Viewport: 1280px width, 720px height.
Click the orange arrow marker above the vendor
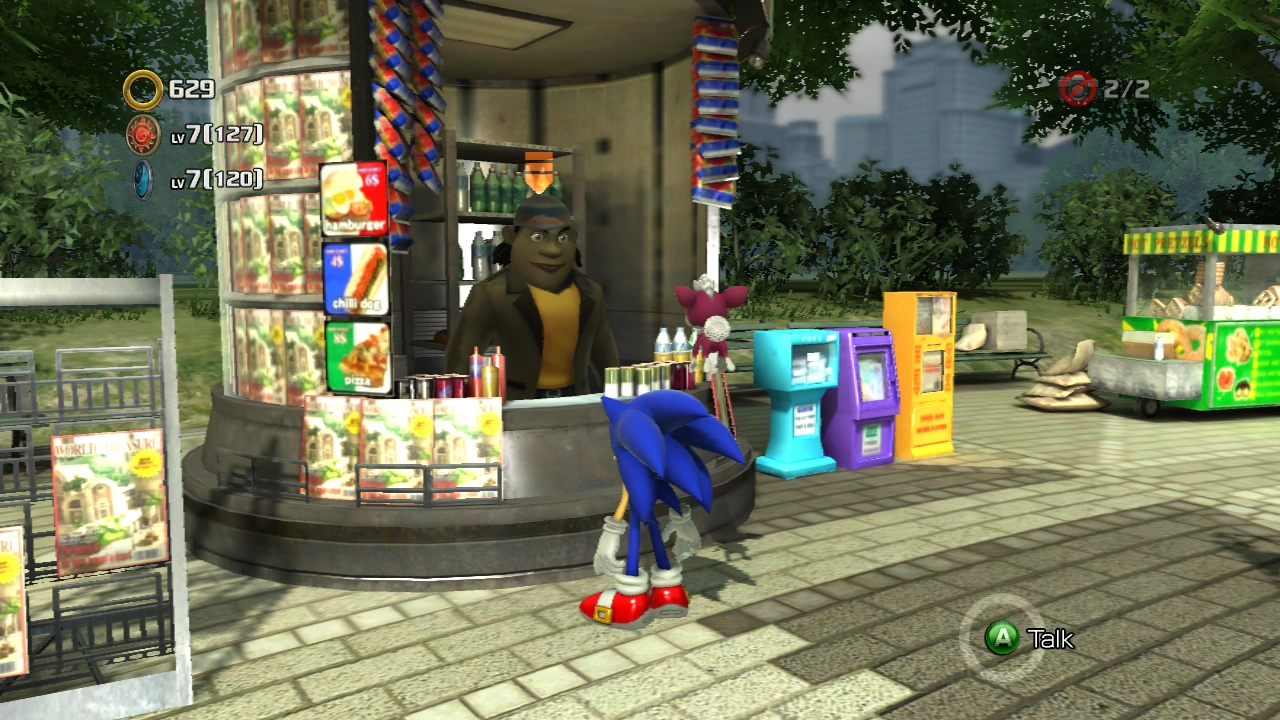[538, 171]
